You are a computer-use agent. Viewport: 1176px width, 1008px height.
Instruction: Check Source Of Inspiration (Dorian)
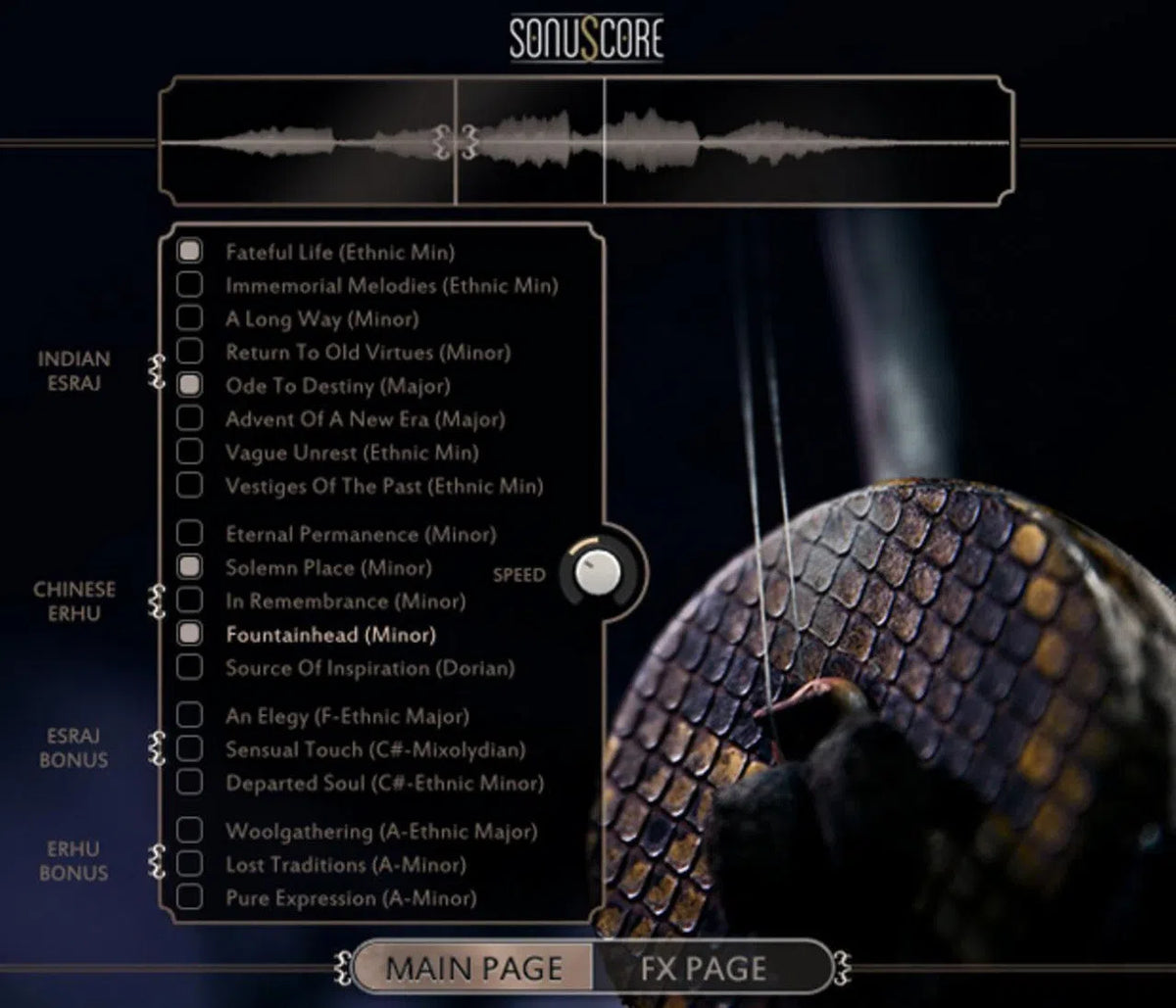tap(189, 667)
